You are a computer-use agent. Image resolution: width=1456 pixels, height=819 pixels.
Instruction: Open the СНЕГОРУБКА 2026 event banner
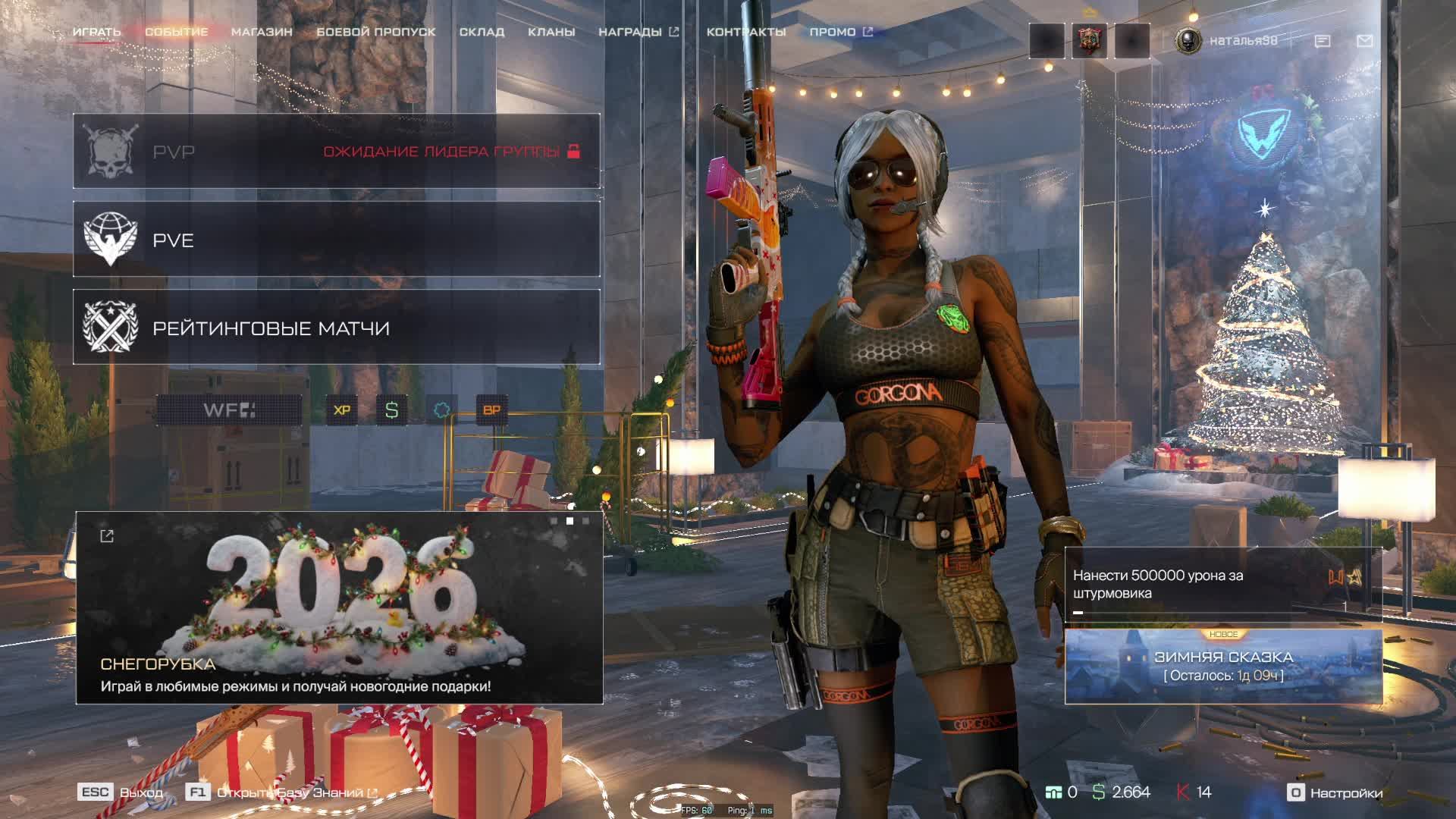pyautogui.click(x=339, y=608)
